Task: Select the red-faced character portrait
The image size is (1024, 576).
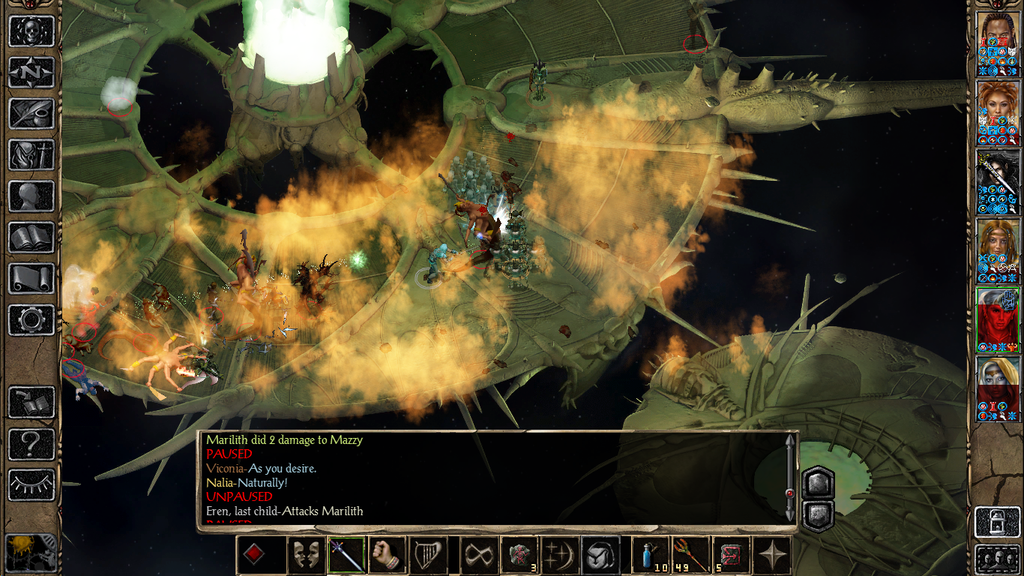Action: point(998,316)
